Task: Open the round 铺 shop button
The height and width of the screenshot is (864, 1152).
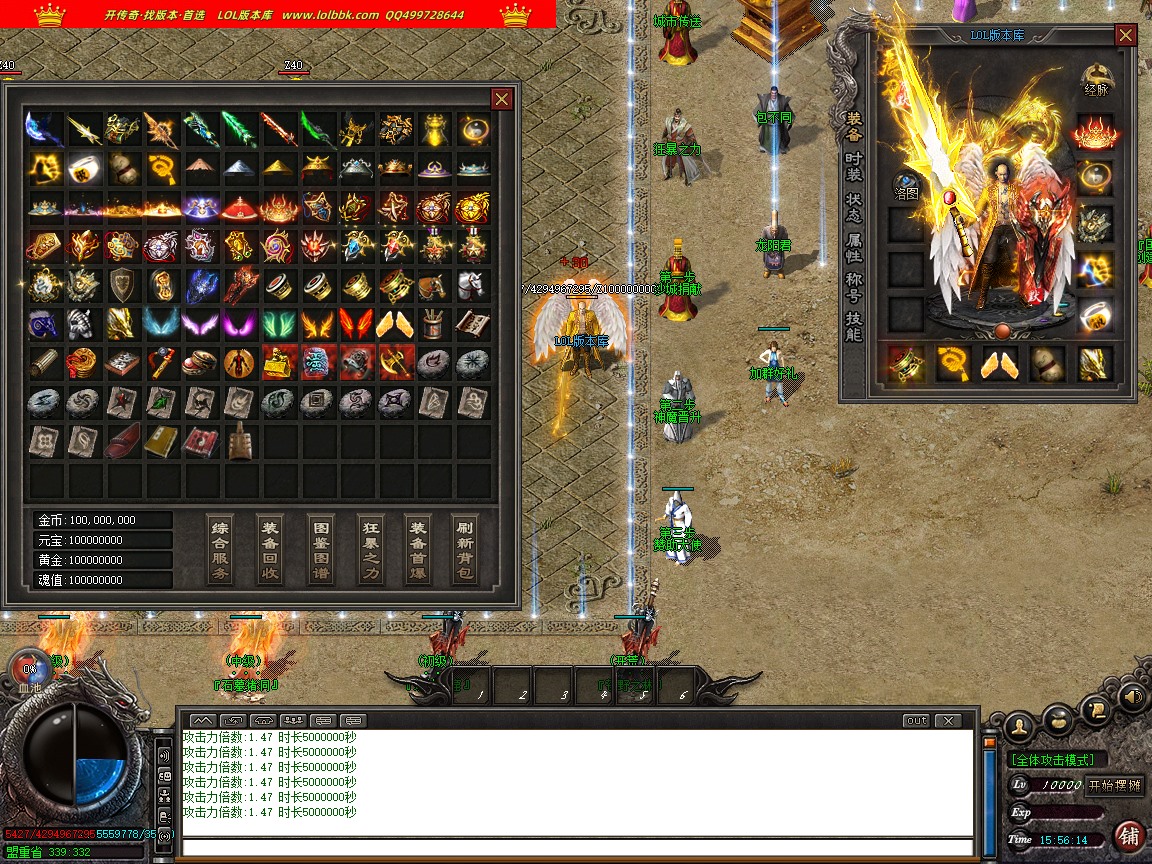Action: [1129, 835]
